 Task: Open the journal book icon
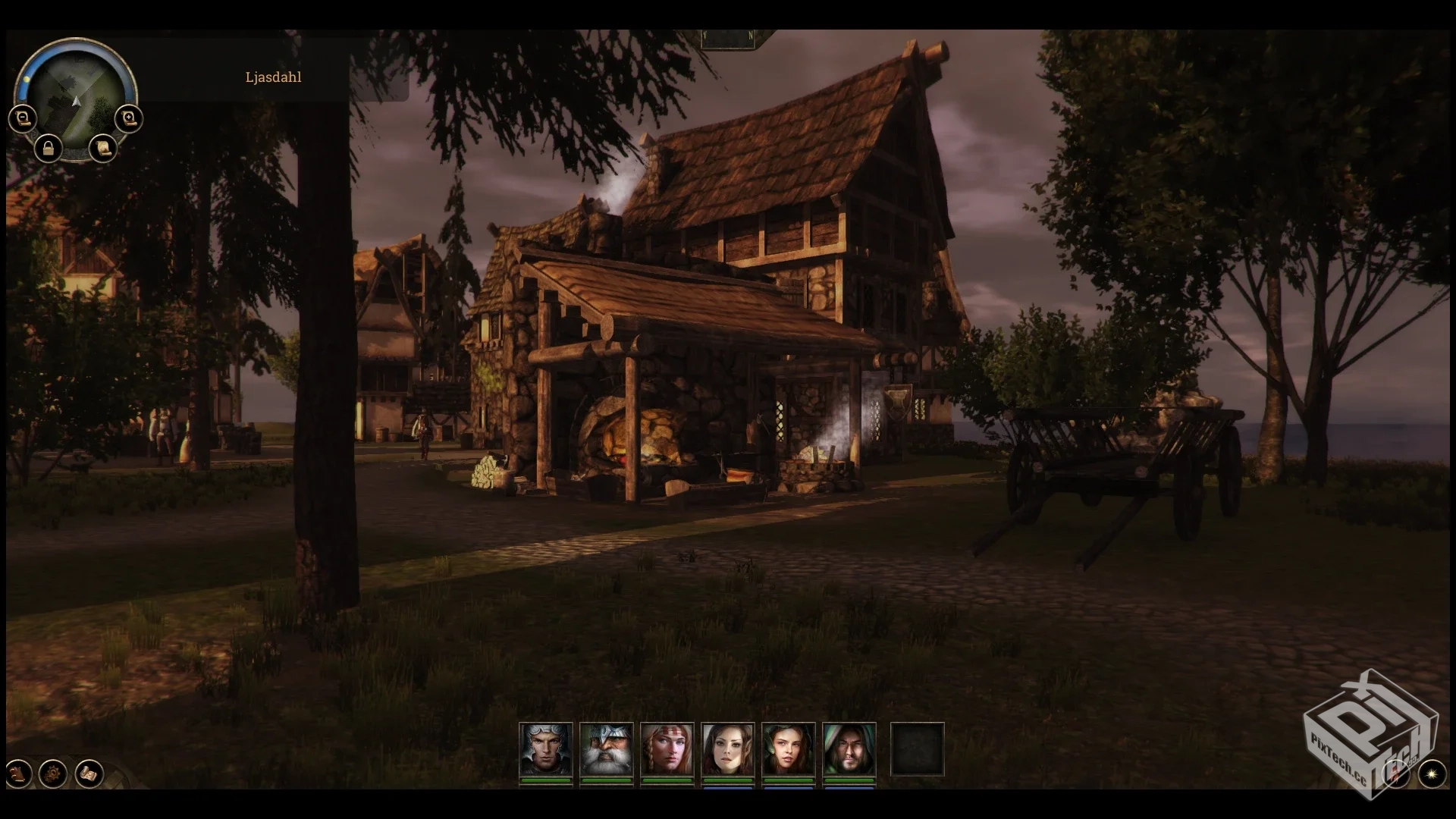(18, 774)
